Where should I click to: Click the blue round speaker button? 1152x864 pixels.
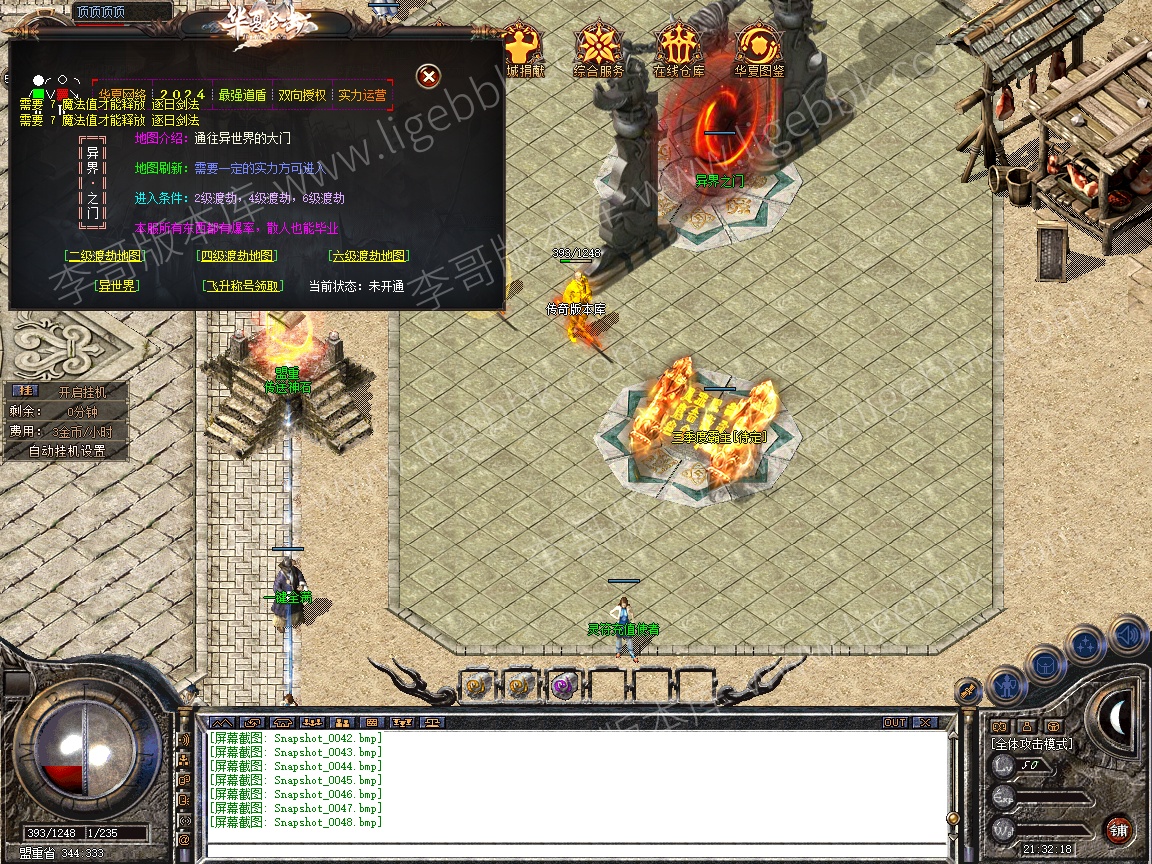1127,634
